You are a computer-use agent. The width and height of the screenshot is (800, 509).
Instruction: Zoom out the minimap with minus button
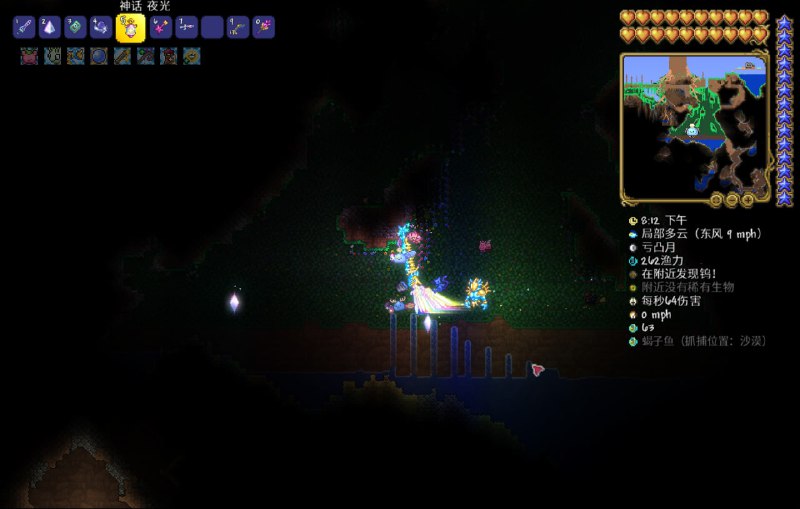(732, 200)
